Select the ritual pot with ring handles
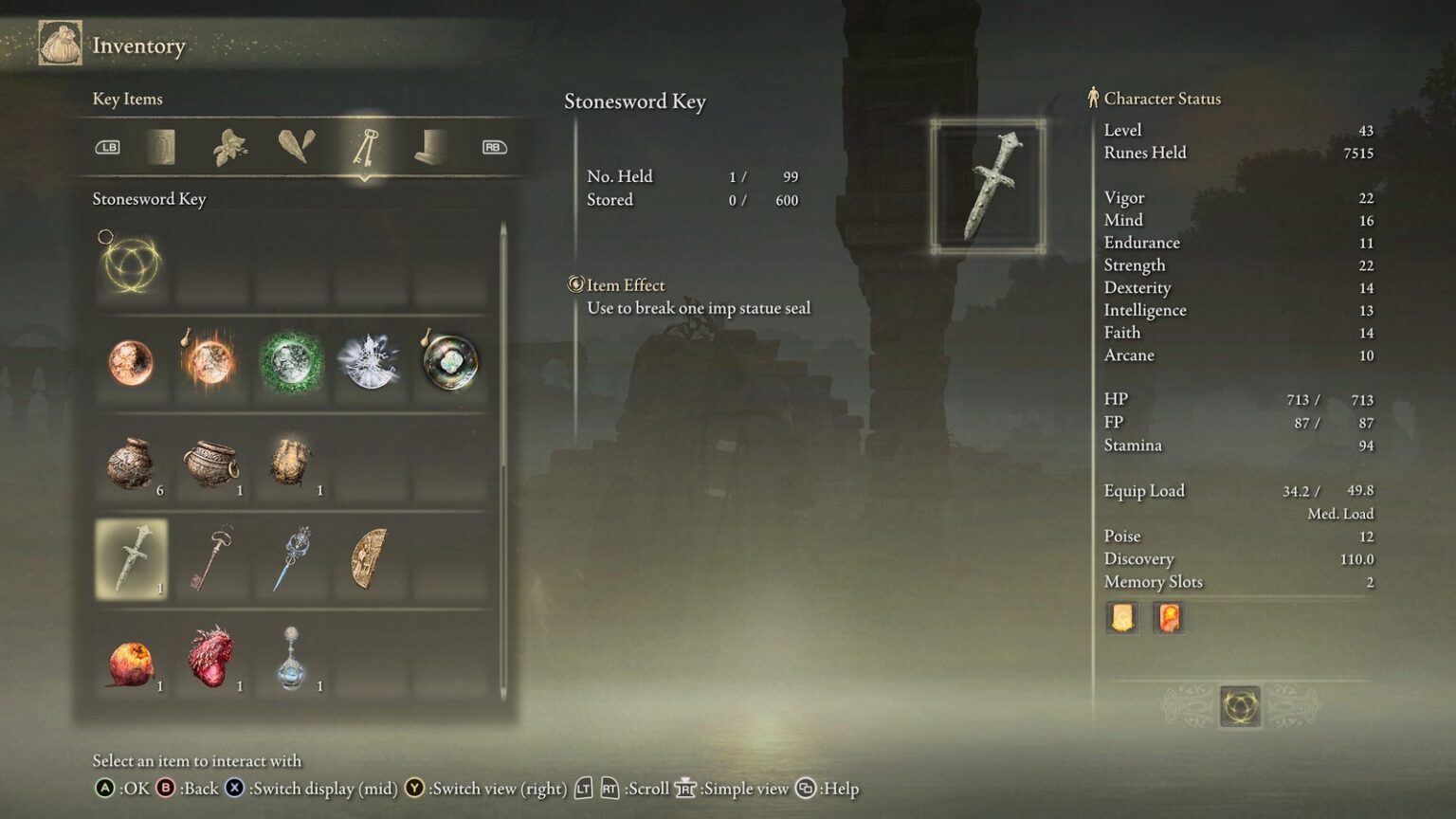1456x819 pixels. (210, 464)
